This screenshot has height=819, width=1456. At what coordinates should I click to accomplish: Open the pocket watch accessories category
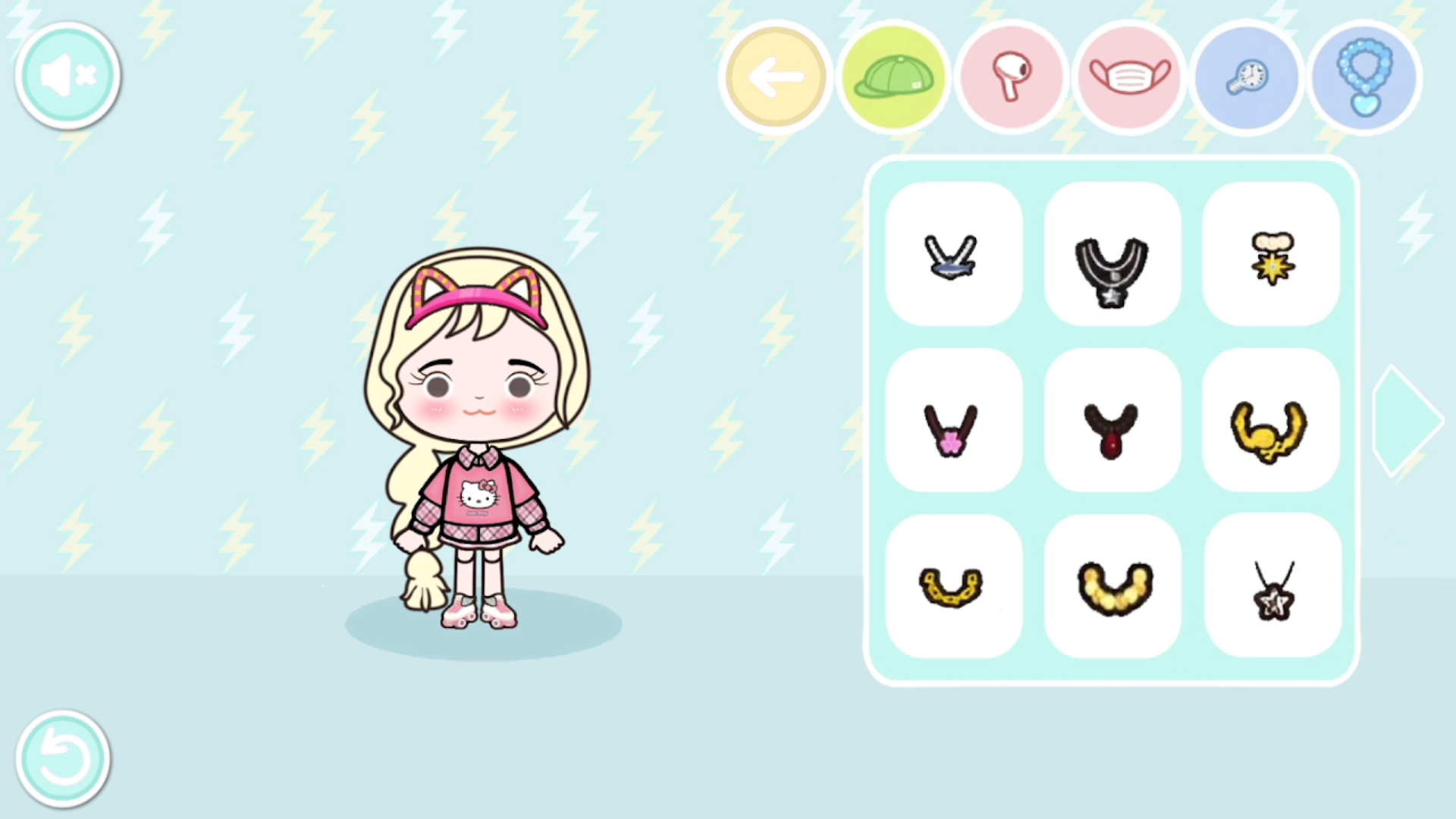(1247, 75)
